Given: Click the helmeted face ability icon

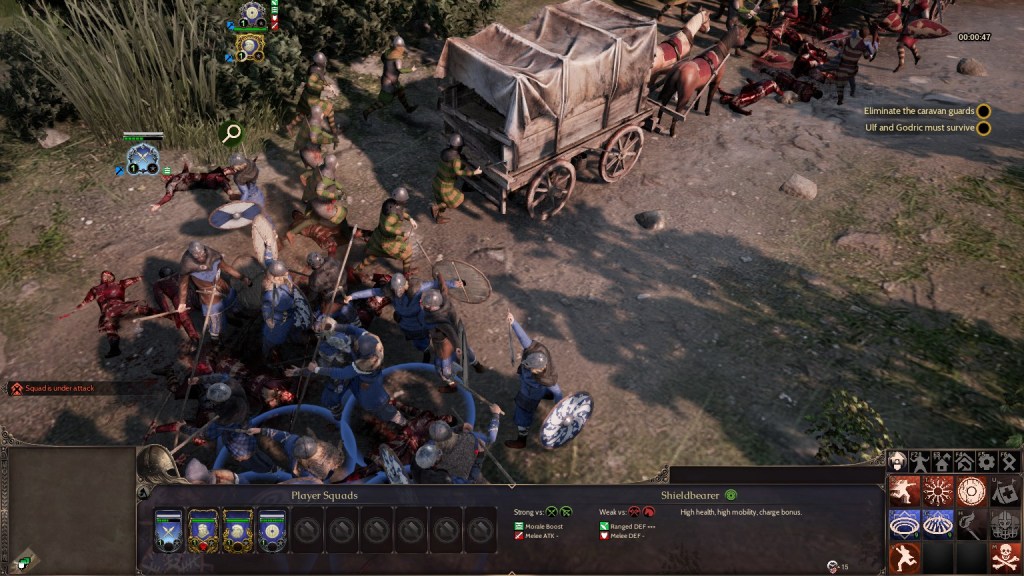Looking at the screenshot, I should pos(1004,524).
